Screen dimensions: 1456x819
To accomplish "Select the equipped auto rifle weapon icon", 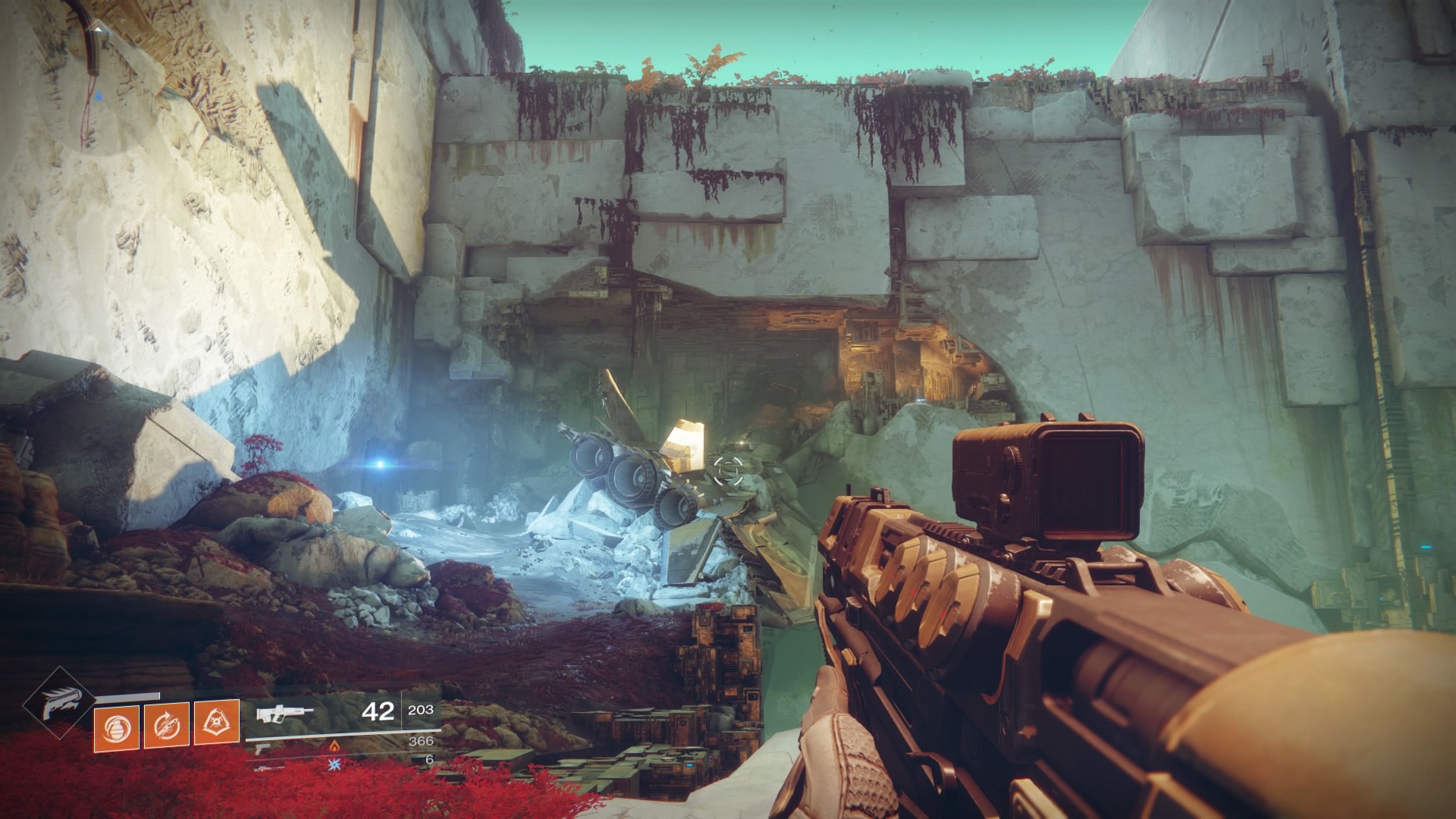I will (283, 714).
